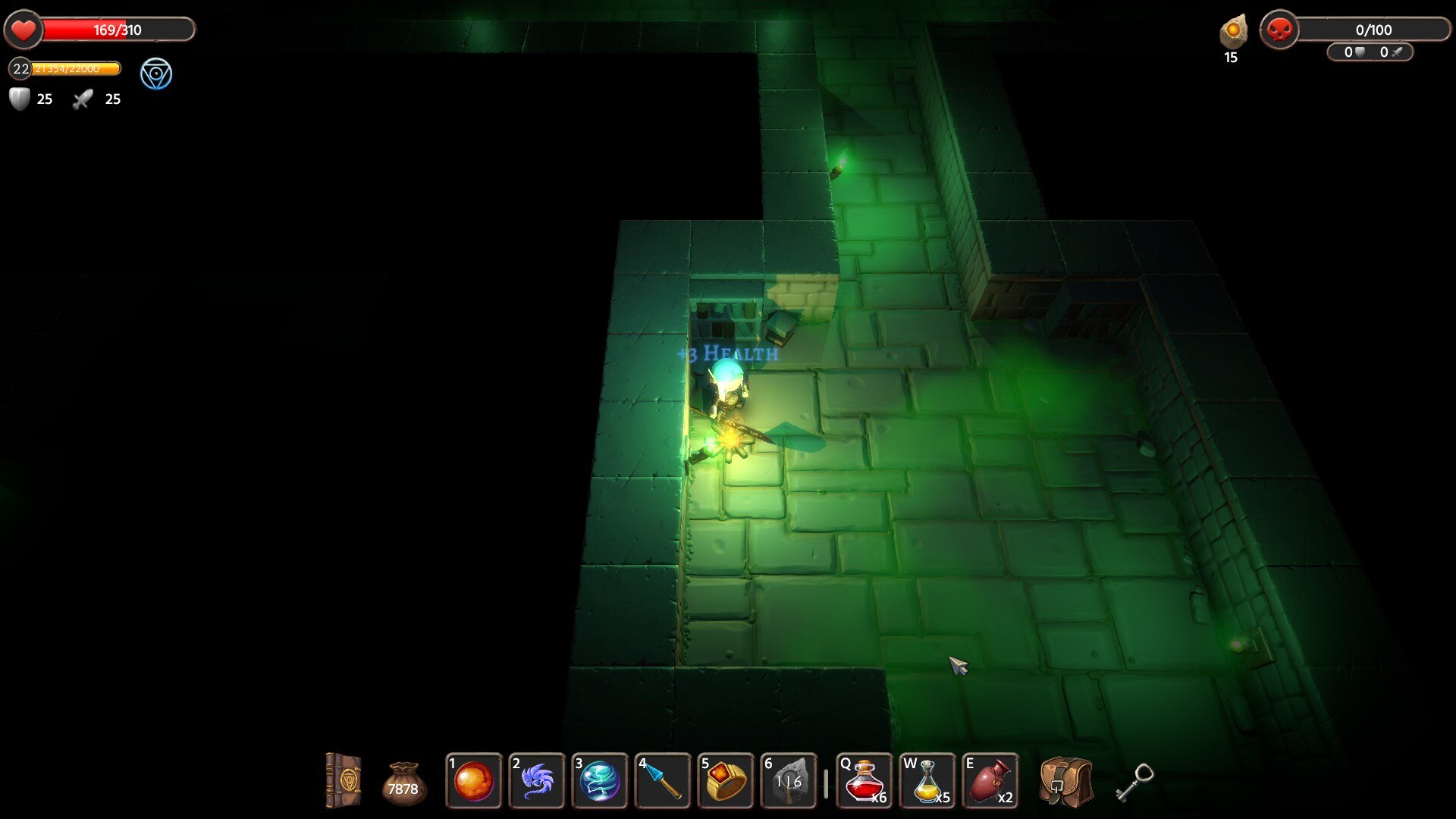Select the lightning orb in slot 3
Image resolution: width=1456 pixels, height=819 pixels.
click(x=600, y=781)
